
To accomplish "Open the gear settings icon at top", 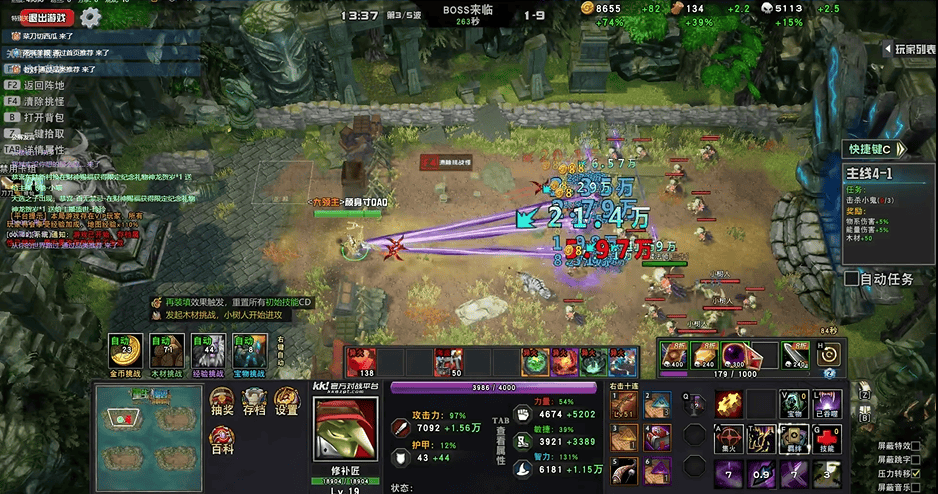I will pyautogui.click(x=91, y=17).
